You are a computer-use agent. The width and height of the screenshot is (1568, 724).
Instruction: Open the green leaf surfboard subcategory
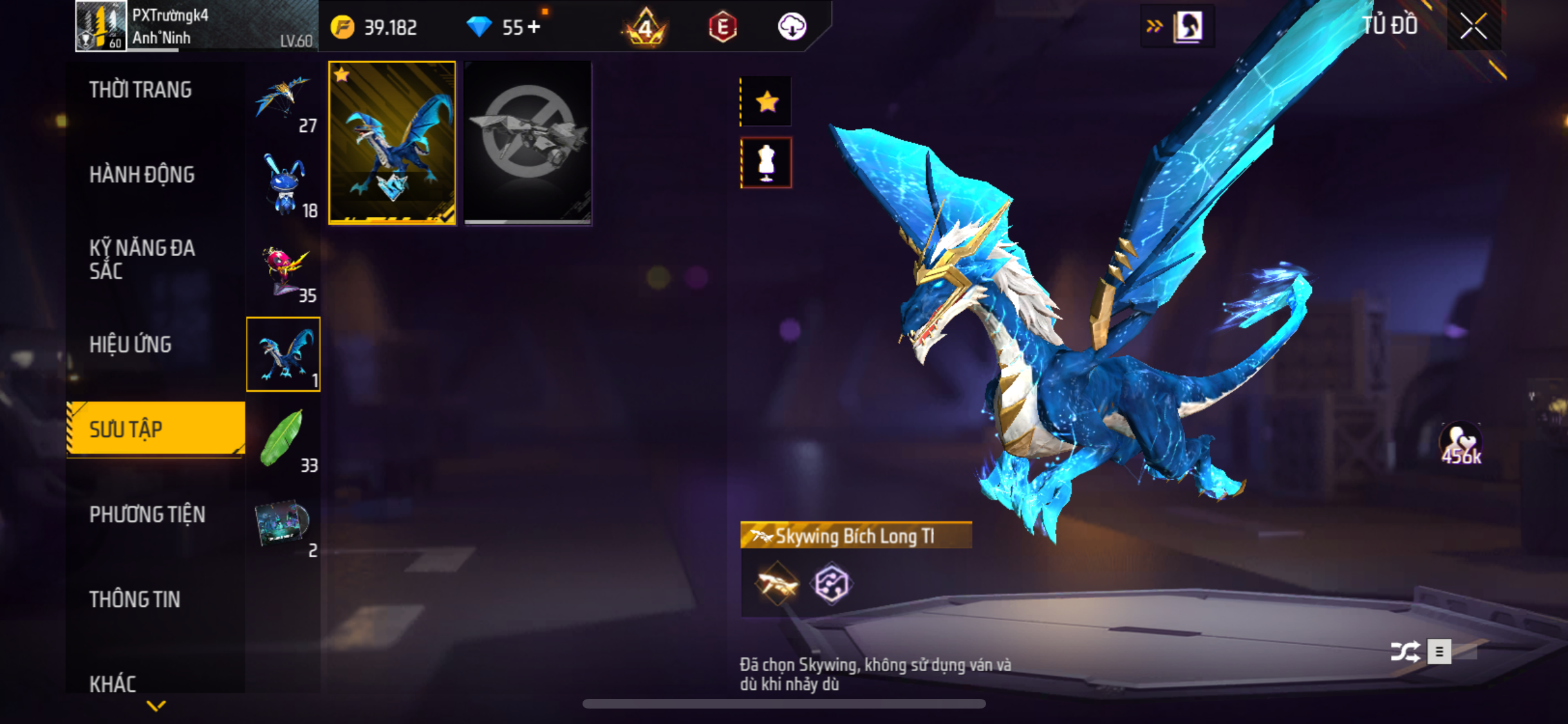click(x=283, y=440)
